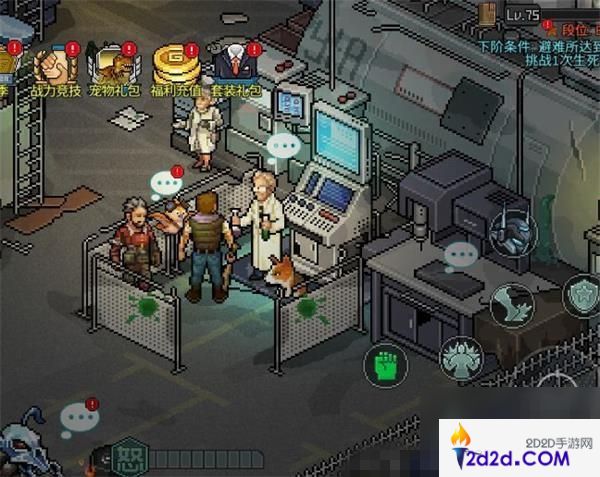Tap the star shield skill button

pyautogui.click(x=582, y=297)
